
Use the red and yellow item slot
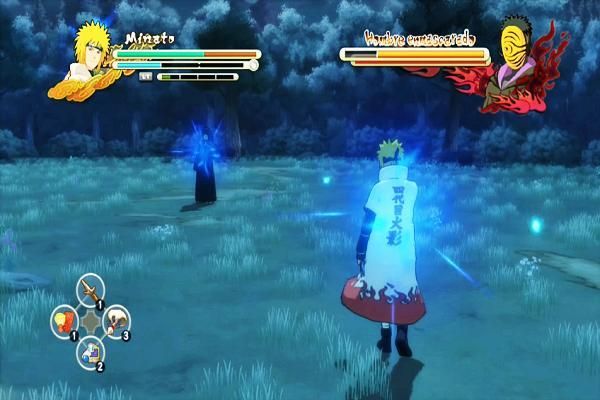(x=65, y=321)
